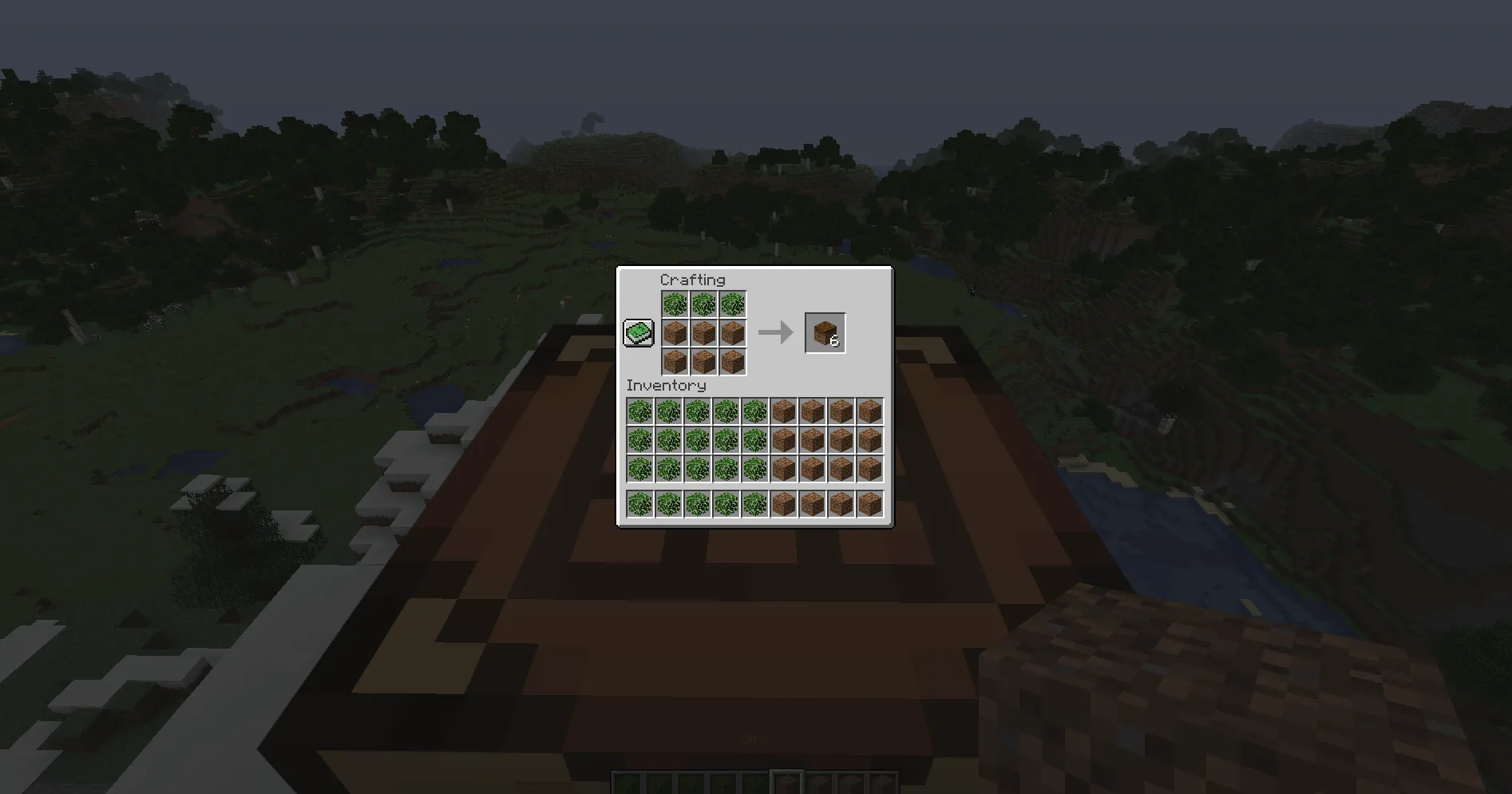
Task: Toggle the green recipe book open
Action: click(x=639, y=331)
